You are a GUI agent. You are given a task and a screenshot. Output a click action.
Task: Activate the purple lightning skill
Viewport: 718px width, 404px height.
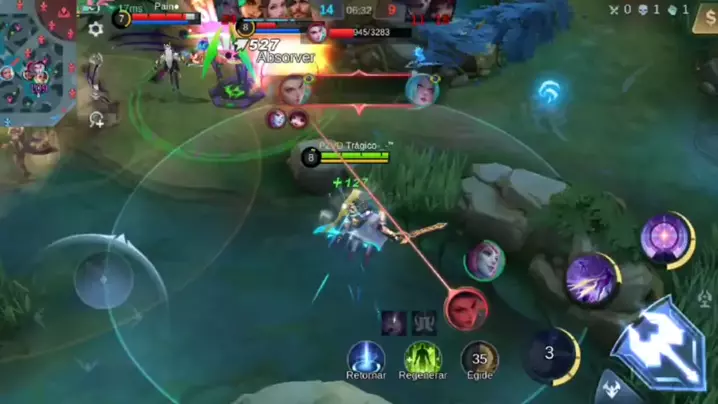pyautogui.click(x=591, y=280)
